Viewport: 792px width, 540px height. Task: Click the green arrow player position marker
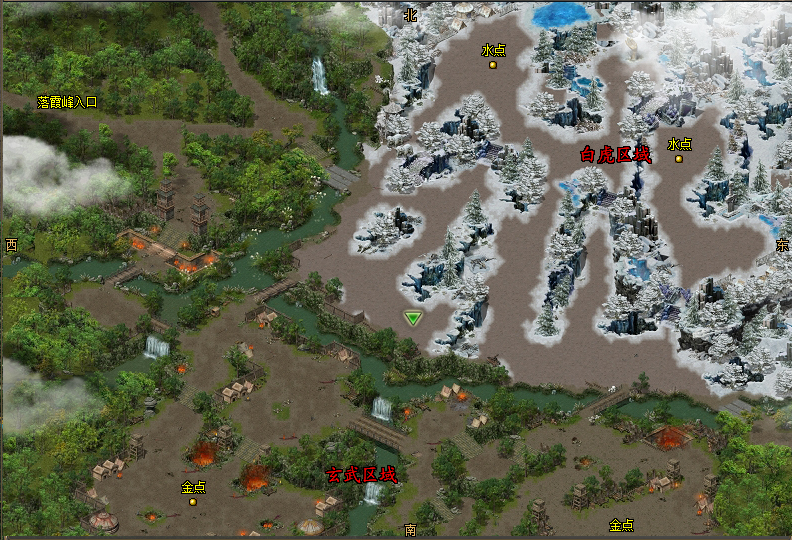[x=413, y=318]
